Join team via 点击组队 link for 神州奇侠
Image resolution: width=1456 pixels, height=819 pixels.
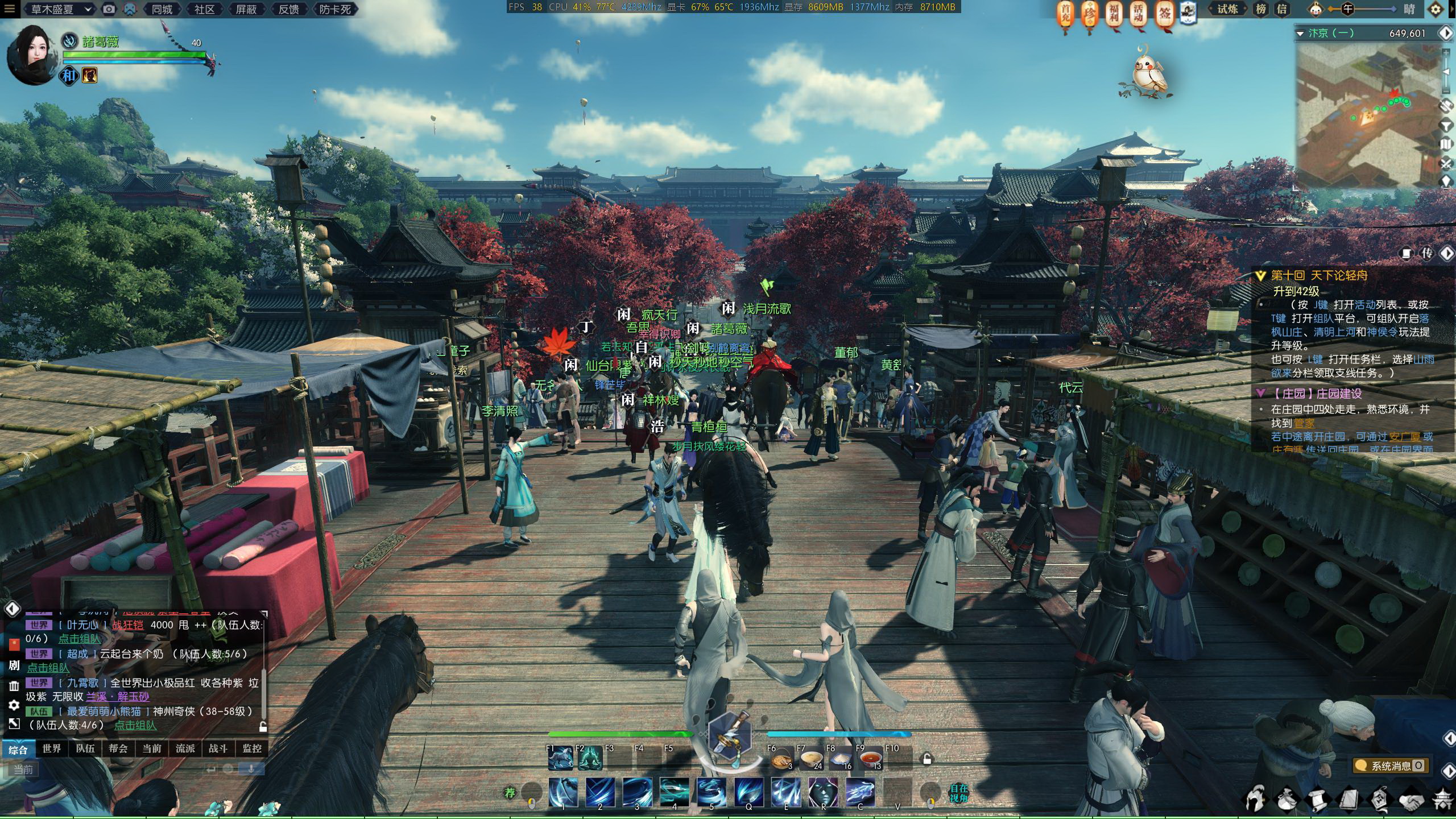pos(135,725)
